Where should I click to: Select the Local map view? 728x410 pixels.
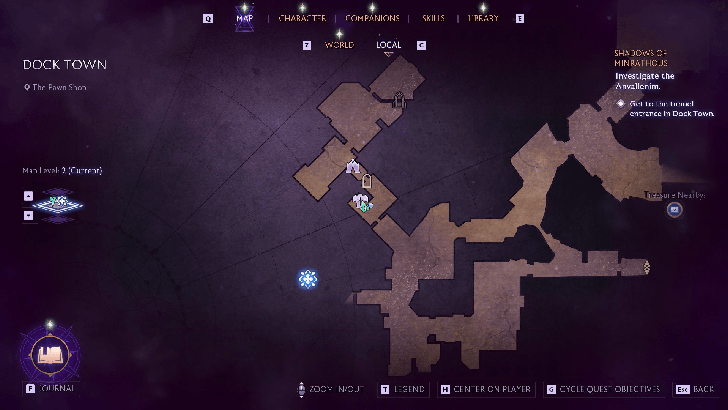(389, 45)
